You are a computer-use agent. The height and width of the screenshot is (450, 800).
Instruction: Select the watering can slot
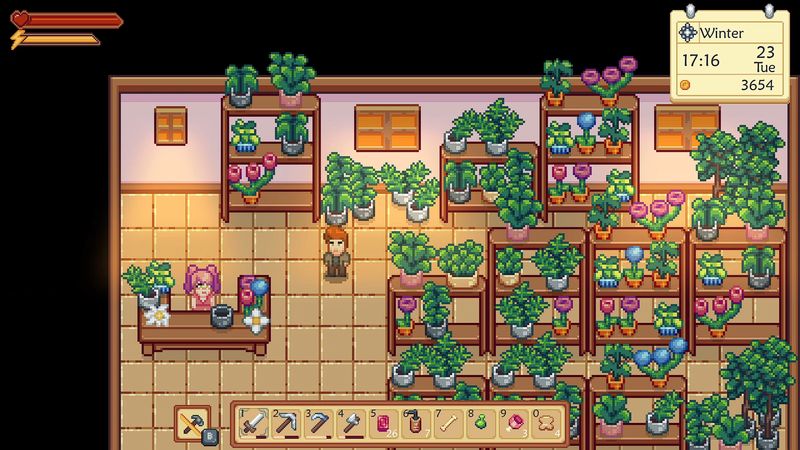(x=416, y=424)
